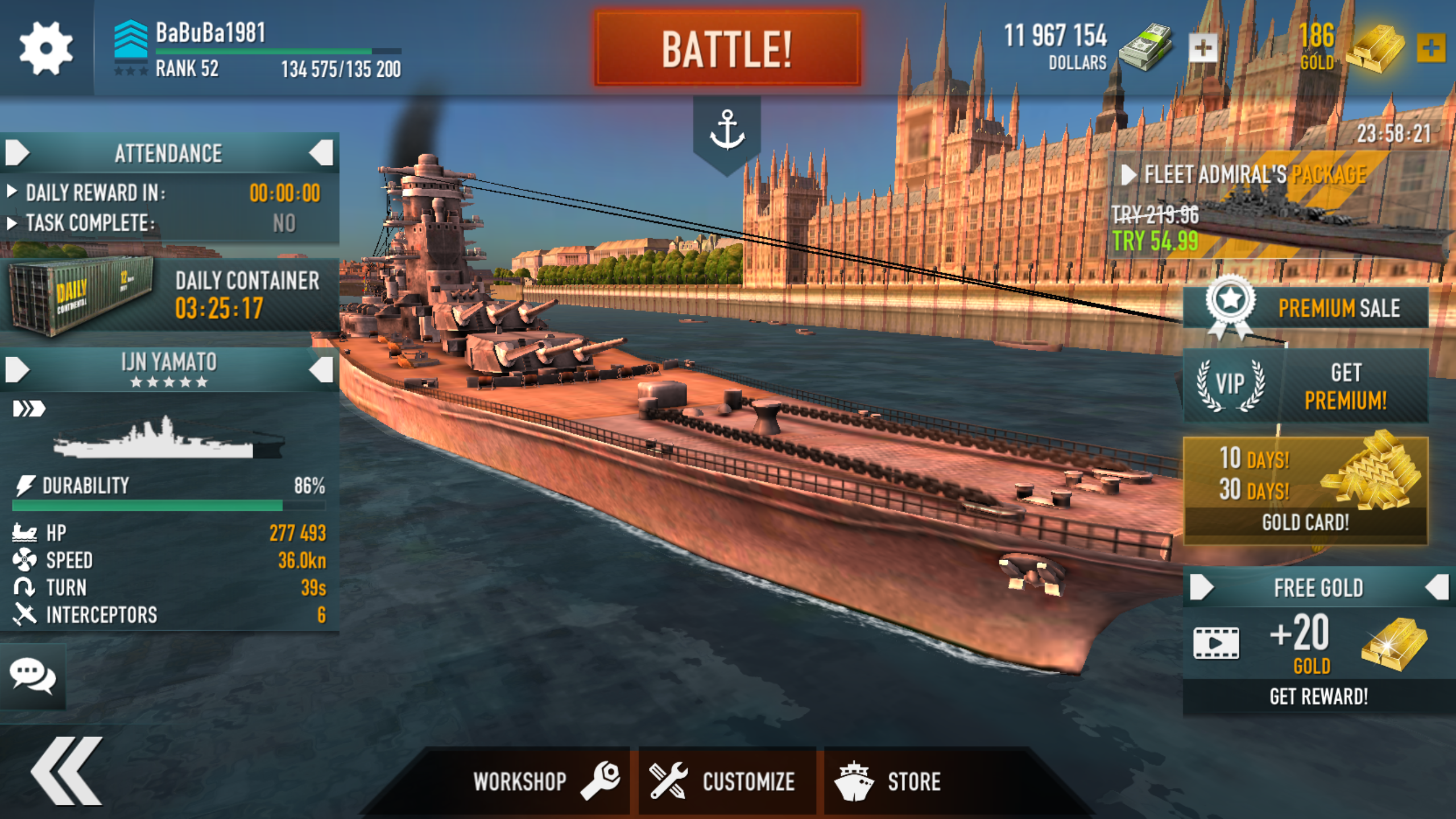Go back using the double chevron arrow
The image size is (1456, 819).
pyautogui.click(x=67, y=771)
